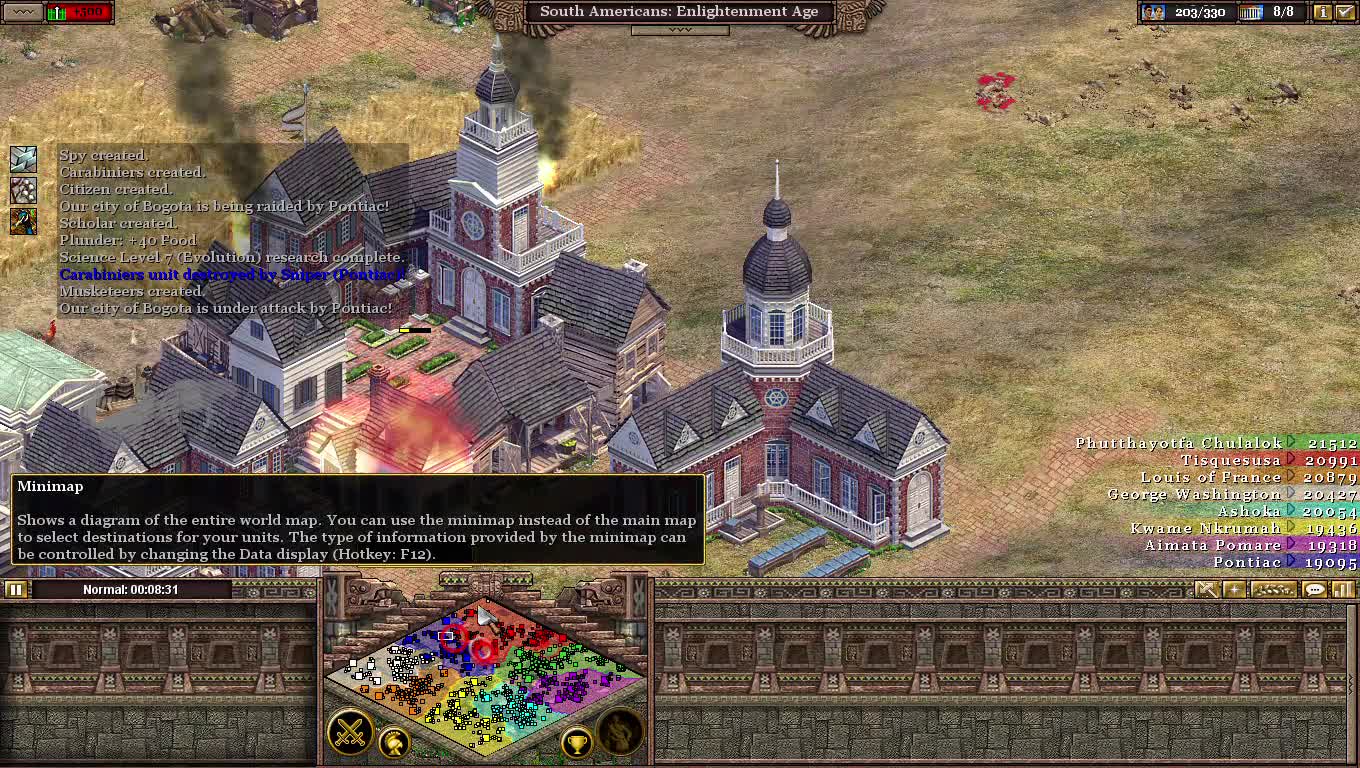Pause the game with the pause control
The width and height of the screenshot is (1360, 768).
(x=16, y=589)
